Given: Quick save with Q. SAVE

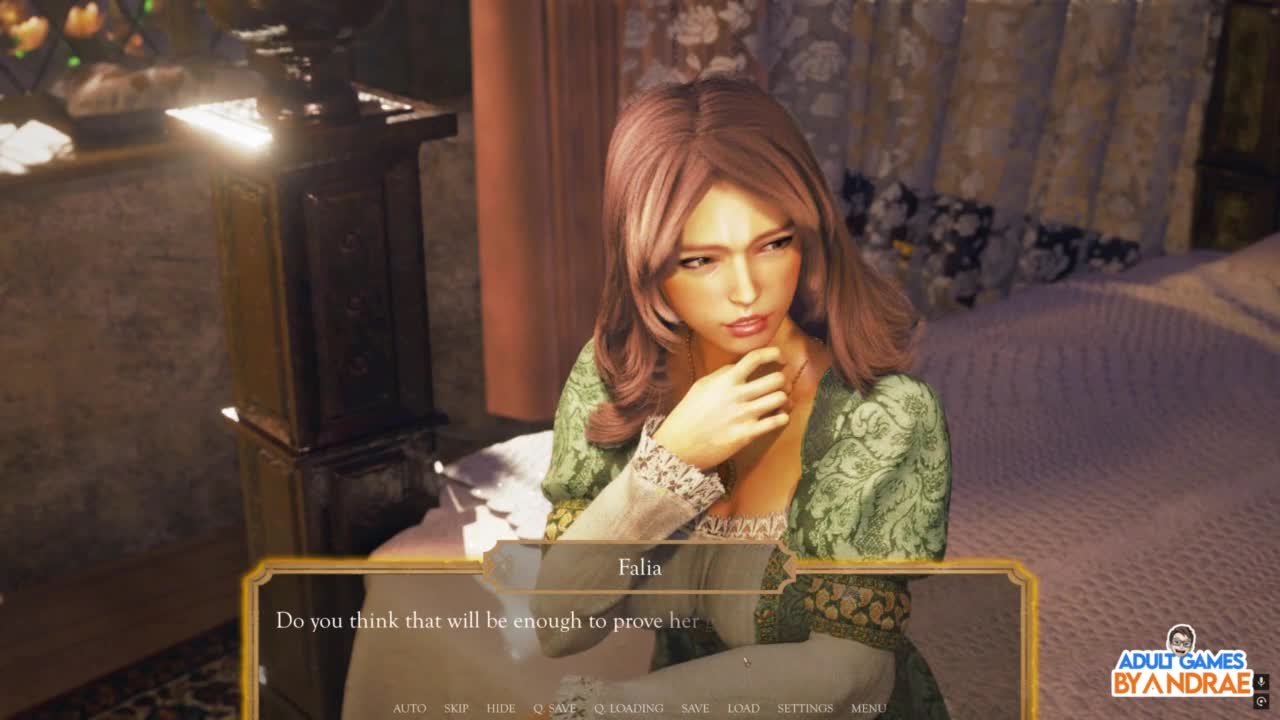Looking at the screenshot, I should [554, 708].
